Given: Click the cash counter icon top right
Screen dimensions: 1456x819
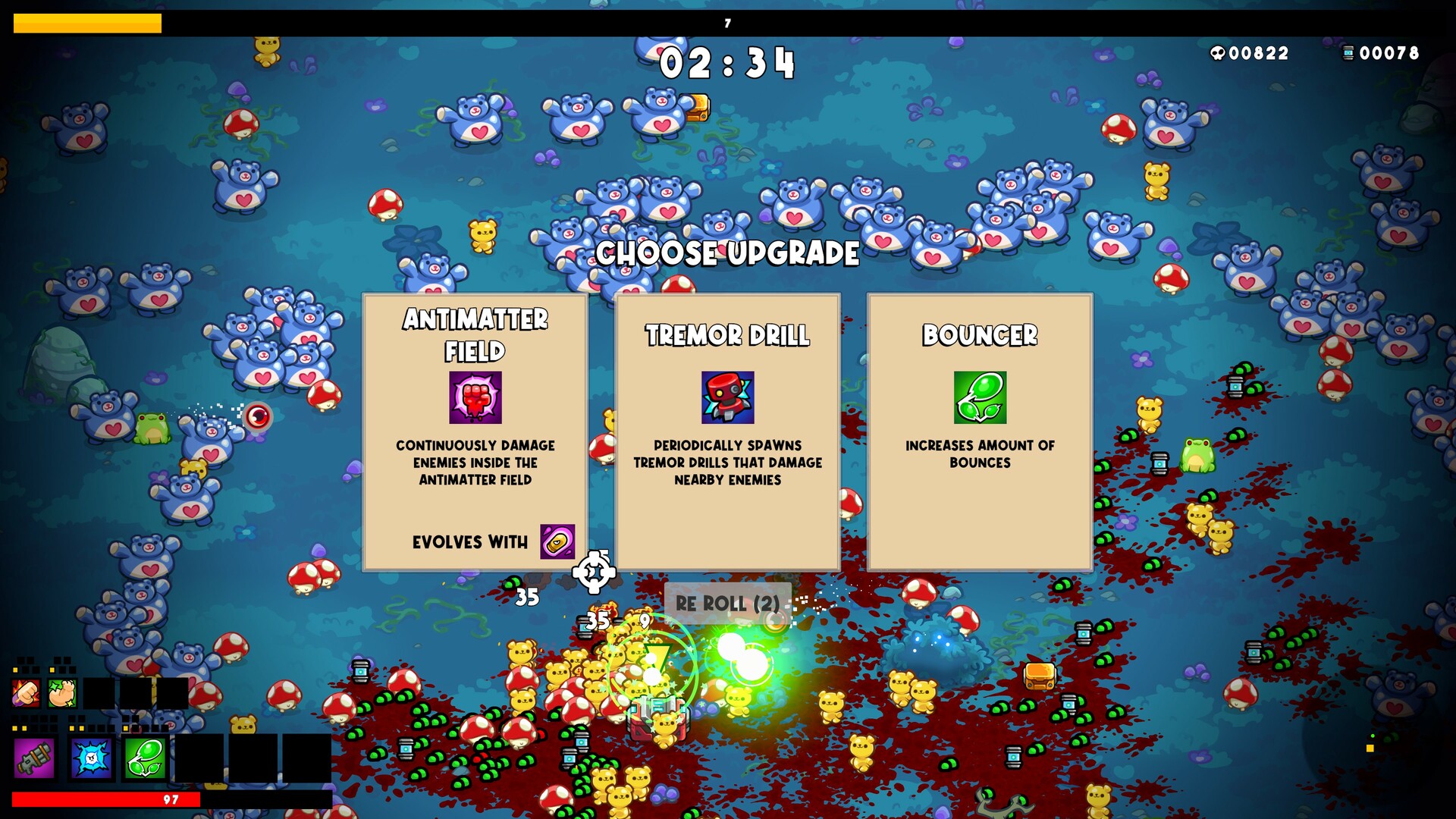Looking at the screenshot, I should click(x=1349, y=54).
